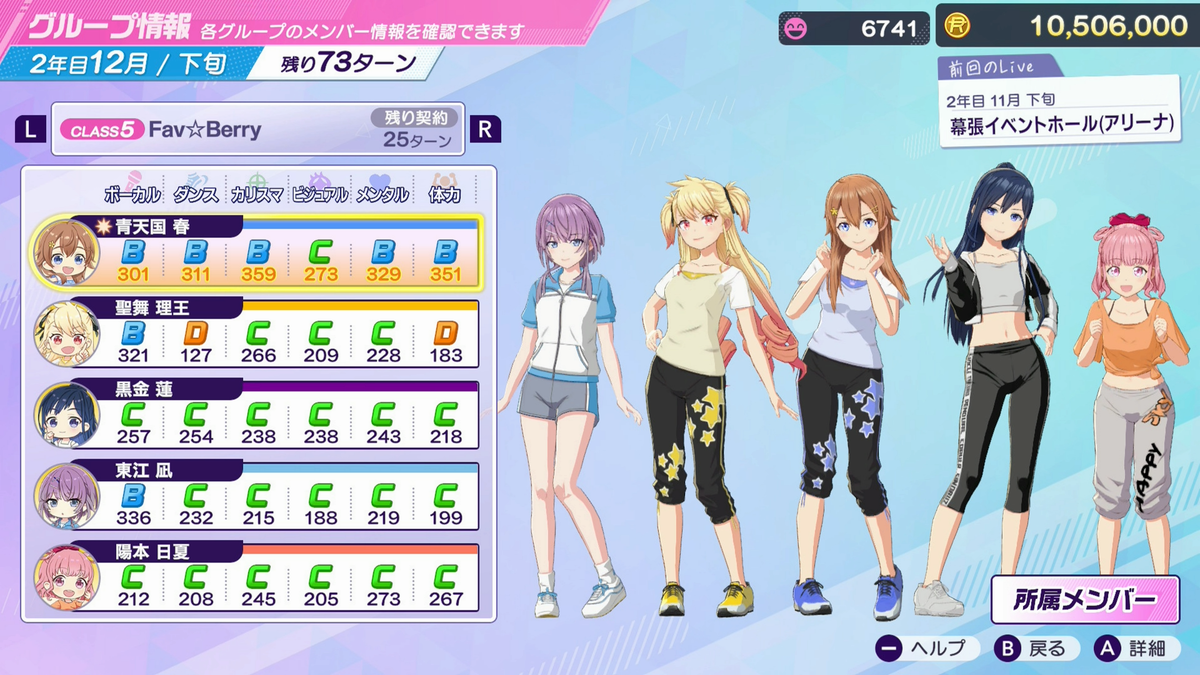Click the Fav☆Berry group header
This screenshot has width=1200, height=675.
click(x=258, y=130)
